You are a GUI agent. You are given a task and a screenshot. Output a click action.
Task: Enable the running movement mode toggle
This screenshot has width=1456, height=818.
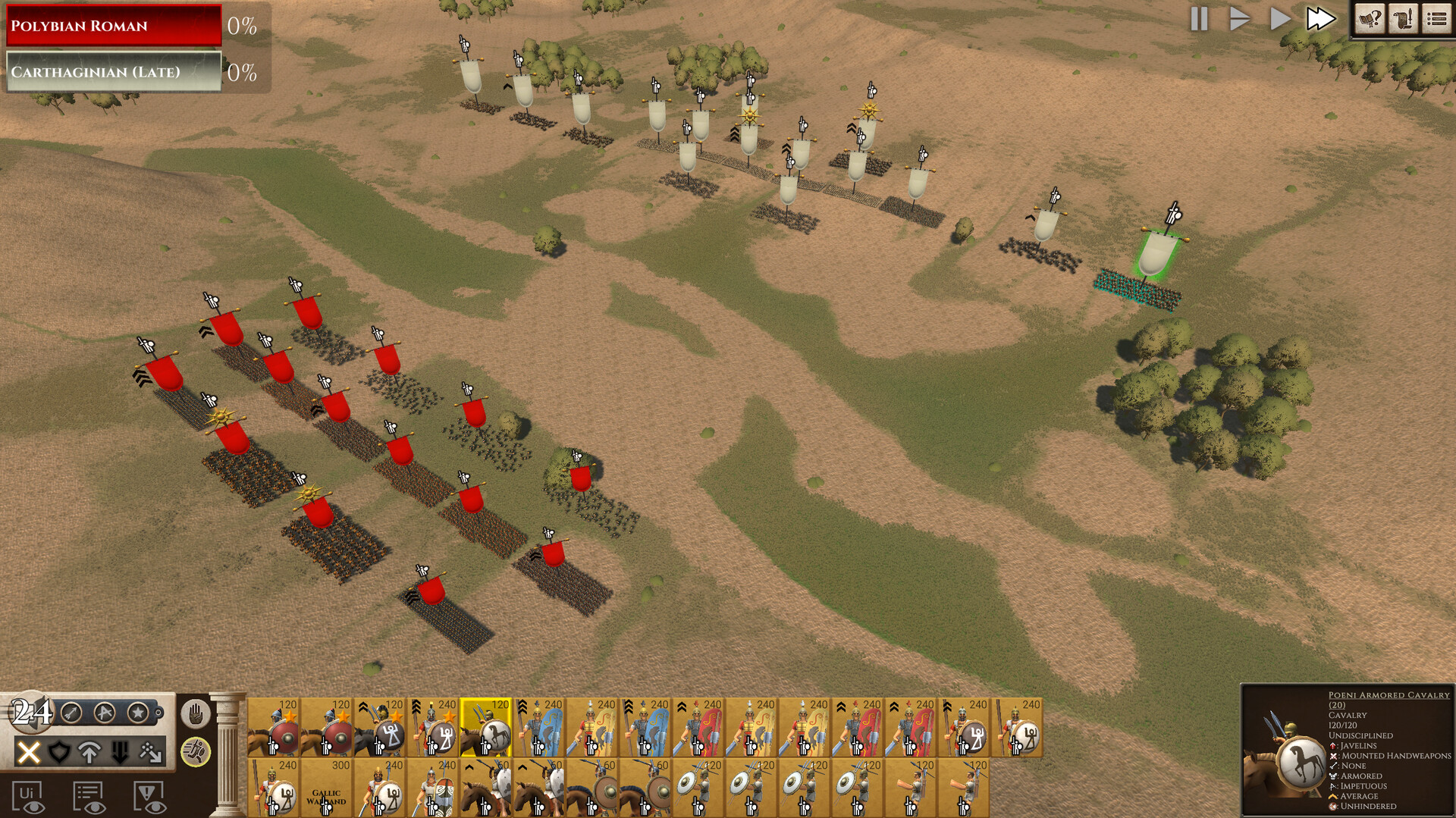click(196, 752)
